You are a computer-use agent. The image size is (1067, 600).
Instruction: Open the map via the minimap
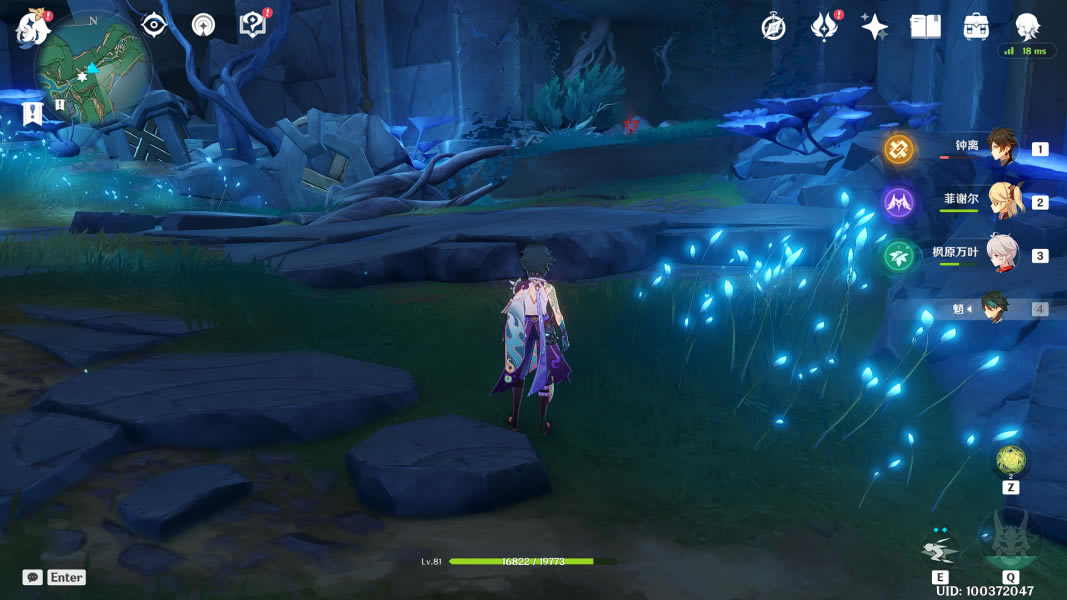click(x=93, y=68)
